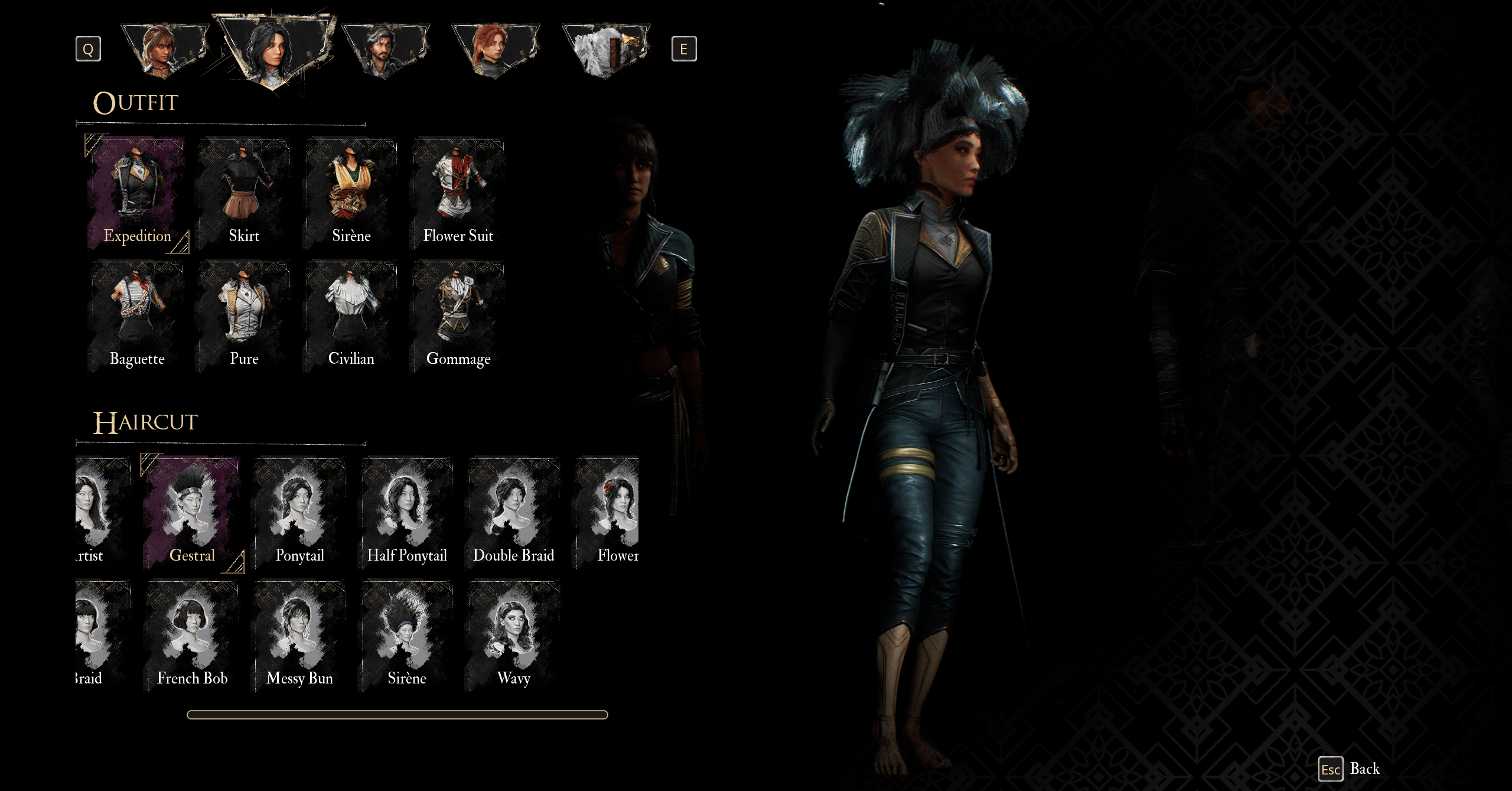Viewport: 1512px width, 791px height.
Task: Choose the Sirène outfit tile
Action: click(x=351, y=194)
